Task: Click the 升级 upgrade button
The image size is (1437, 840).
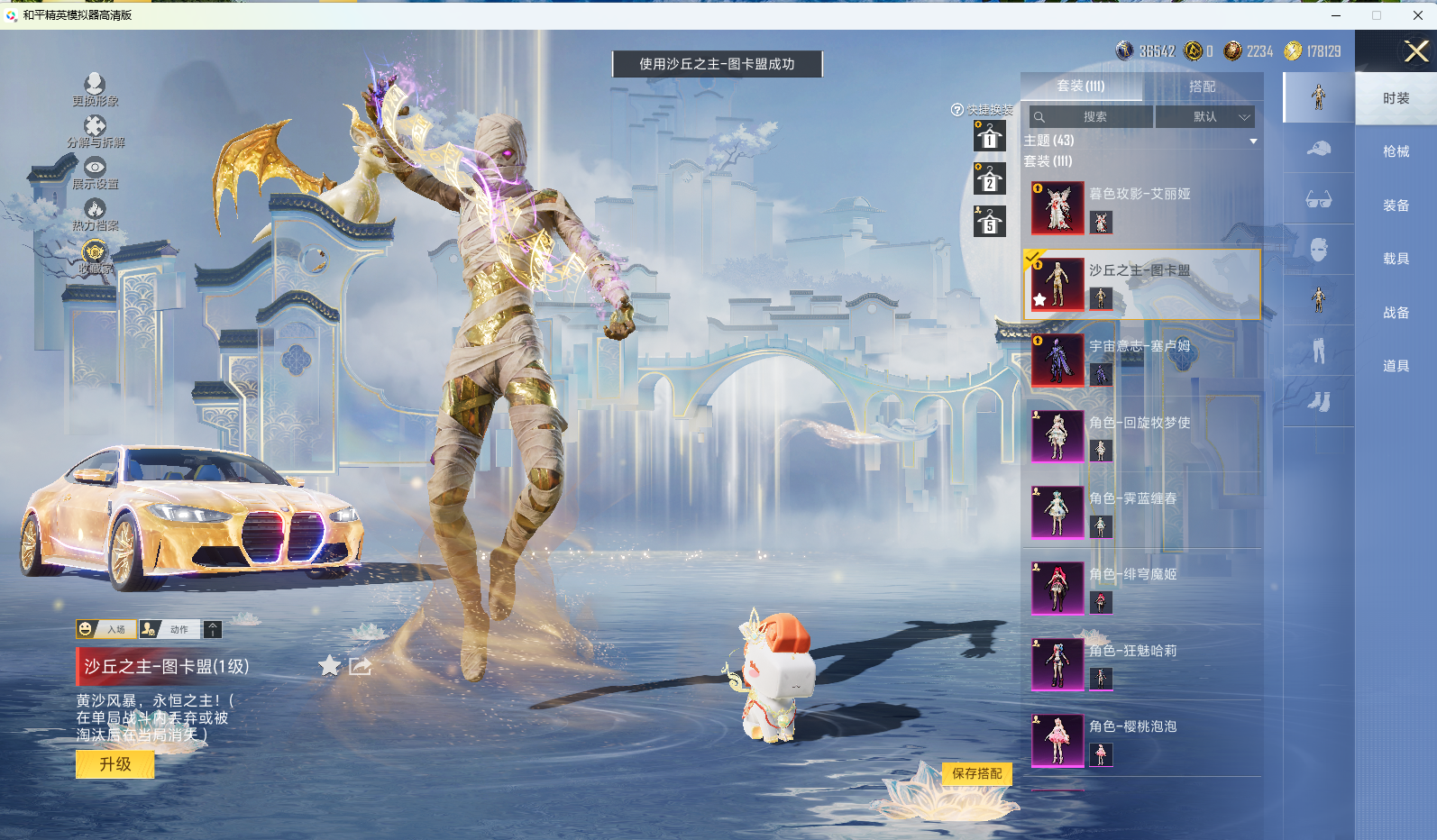Action: pos(114,764)
